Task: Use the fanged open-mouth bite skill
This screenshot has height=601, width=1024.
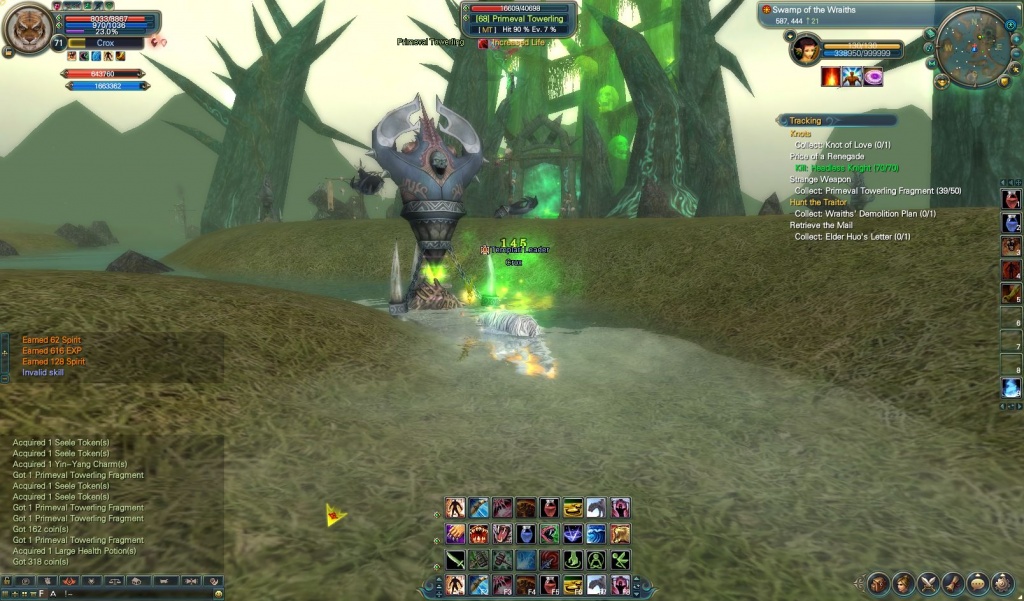Action: pyautogui.click(x=478, y=534)
